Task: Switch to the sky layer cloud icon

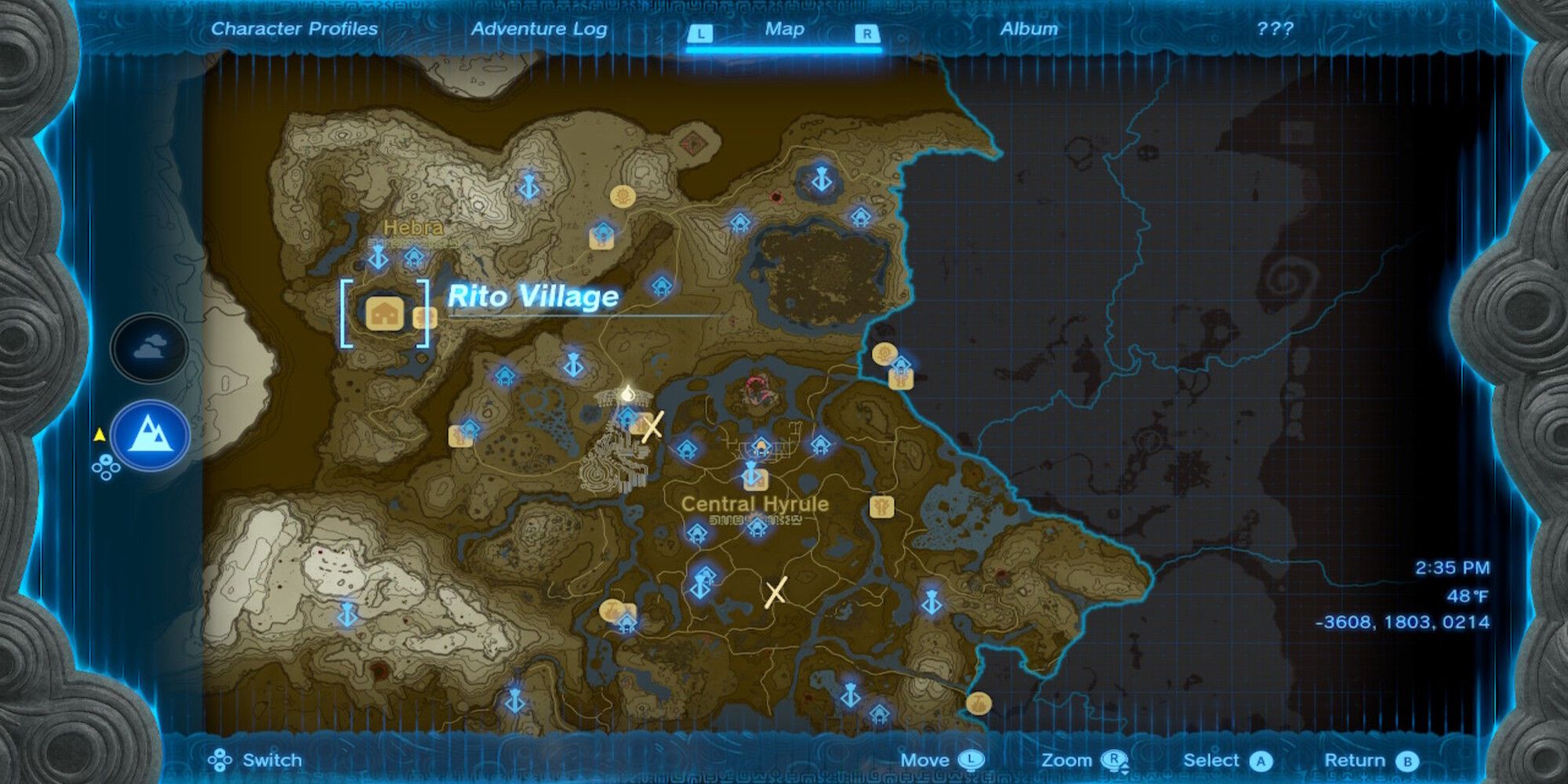Action: click(x=149, y=347)
